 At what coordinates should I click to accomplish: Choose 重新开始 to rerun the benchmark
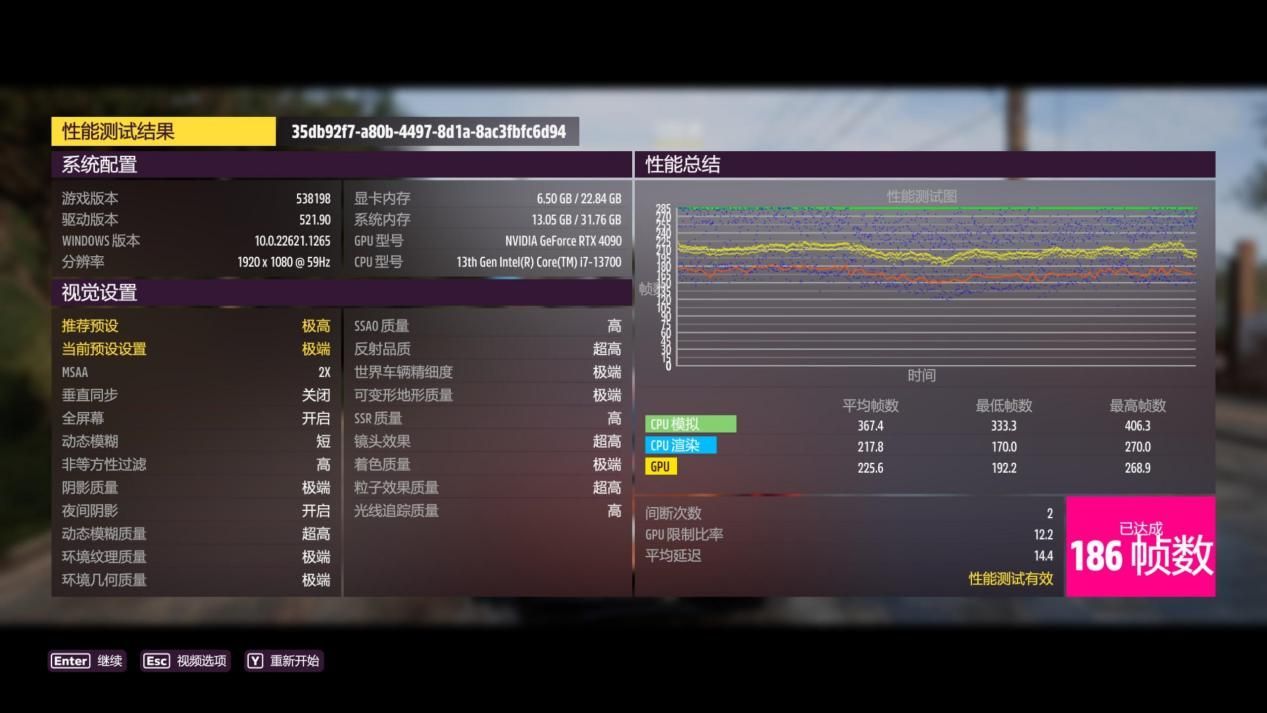pyautogui.click(x=284, y=661)
